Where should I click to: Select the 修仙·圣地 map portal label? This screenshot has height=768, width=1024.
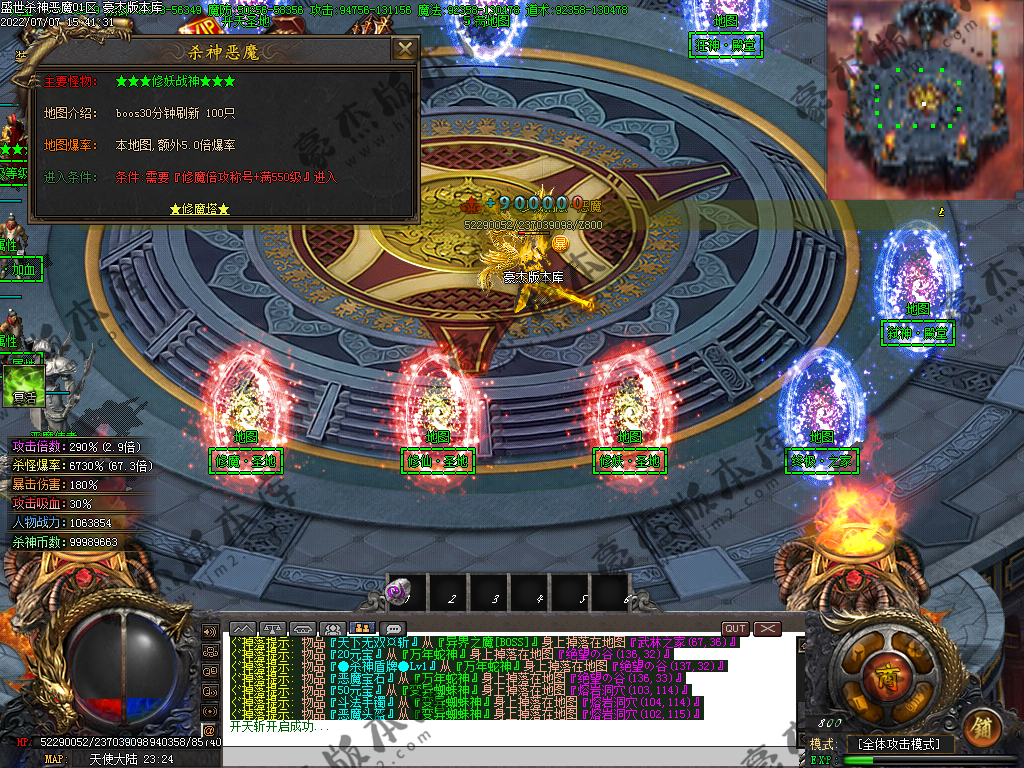(x=437, y=460)
